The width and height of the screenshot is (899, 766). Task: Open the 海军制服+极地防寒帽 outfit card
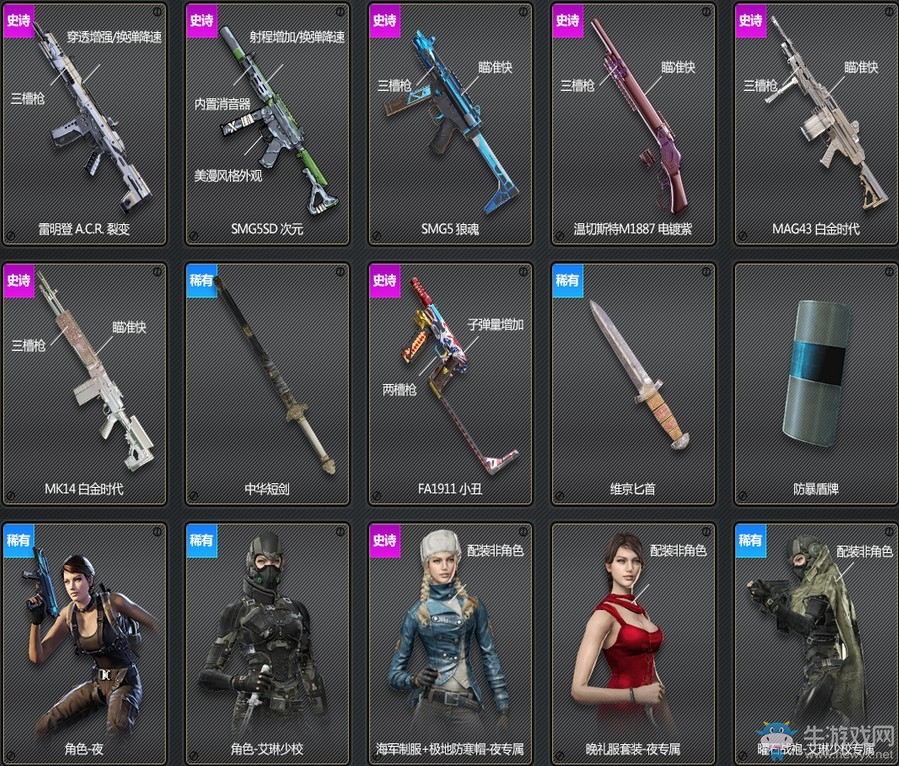click(x=450, y=642)
